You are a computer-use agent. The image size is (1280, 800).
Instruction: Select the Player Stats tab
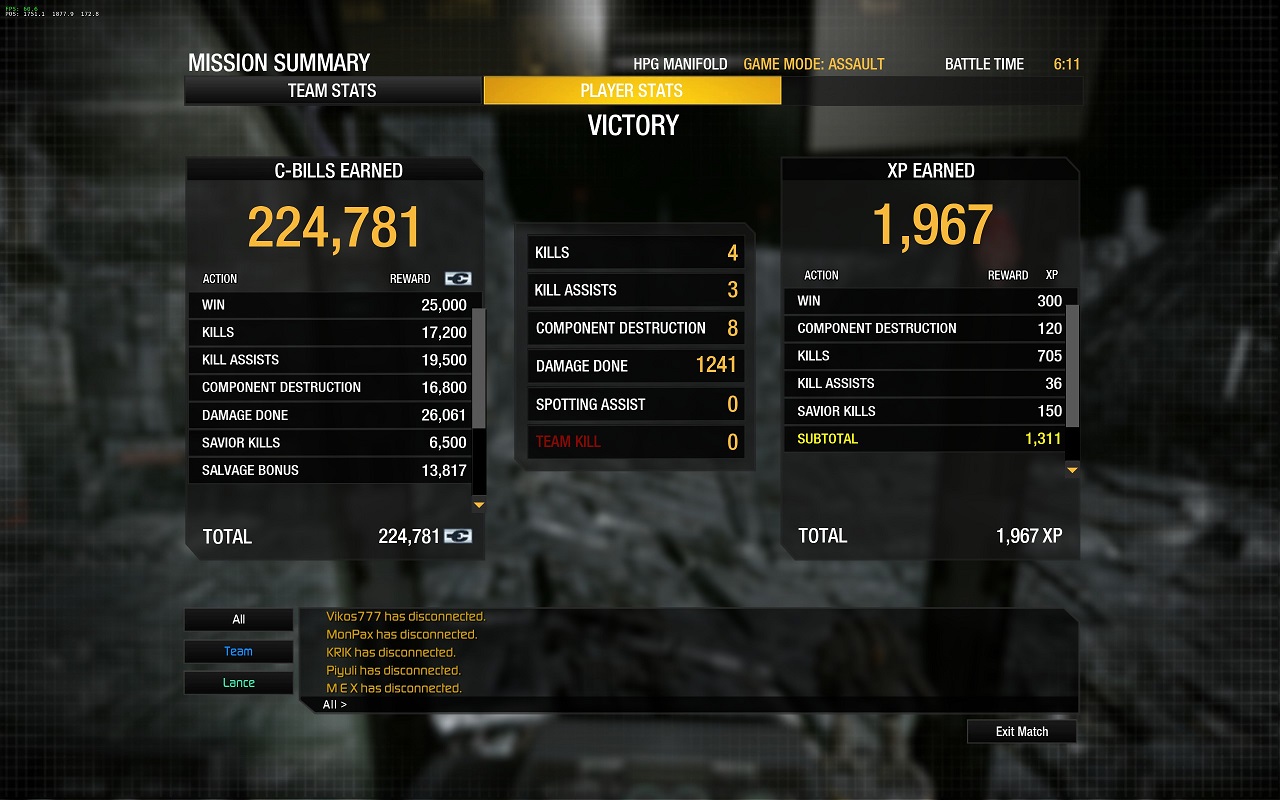[x=632, y=91]
